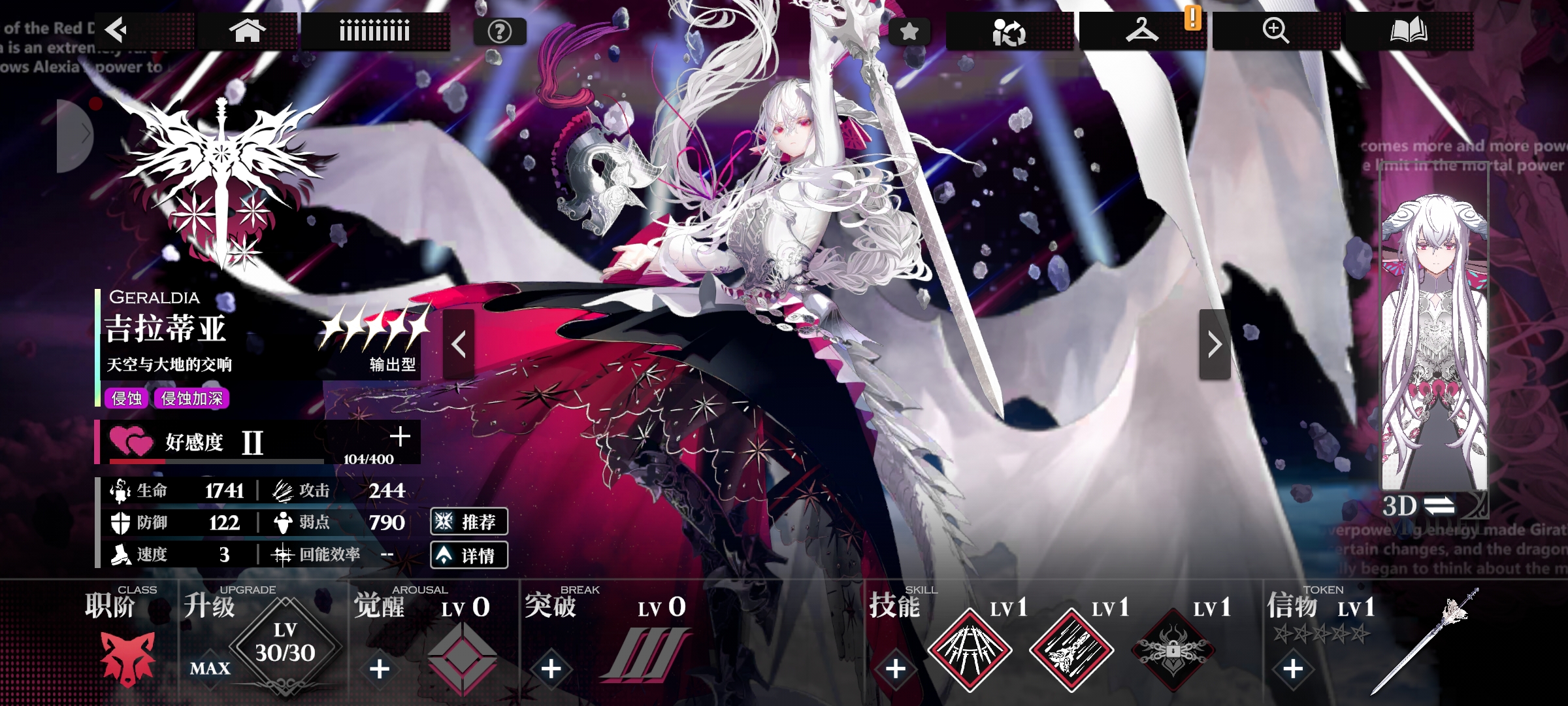Return to the home screen
Image resolution: width=1568 pixels, height=706 pixels.
click(247, 31)
